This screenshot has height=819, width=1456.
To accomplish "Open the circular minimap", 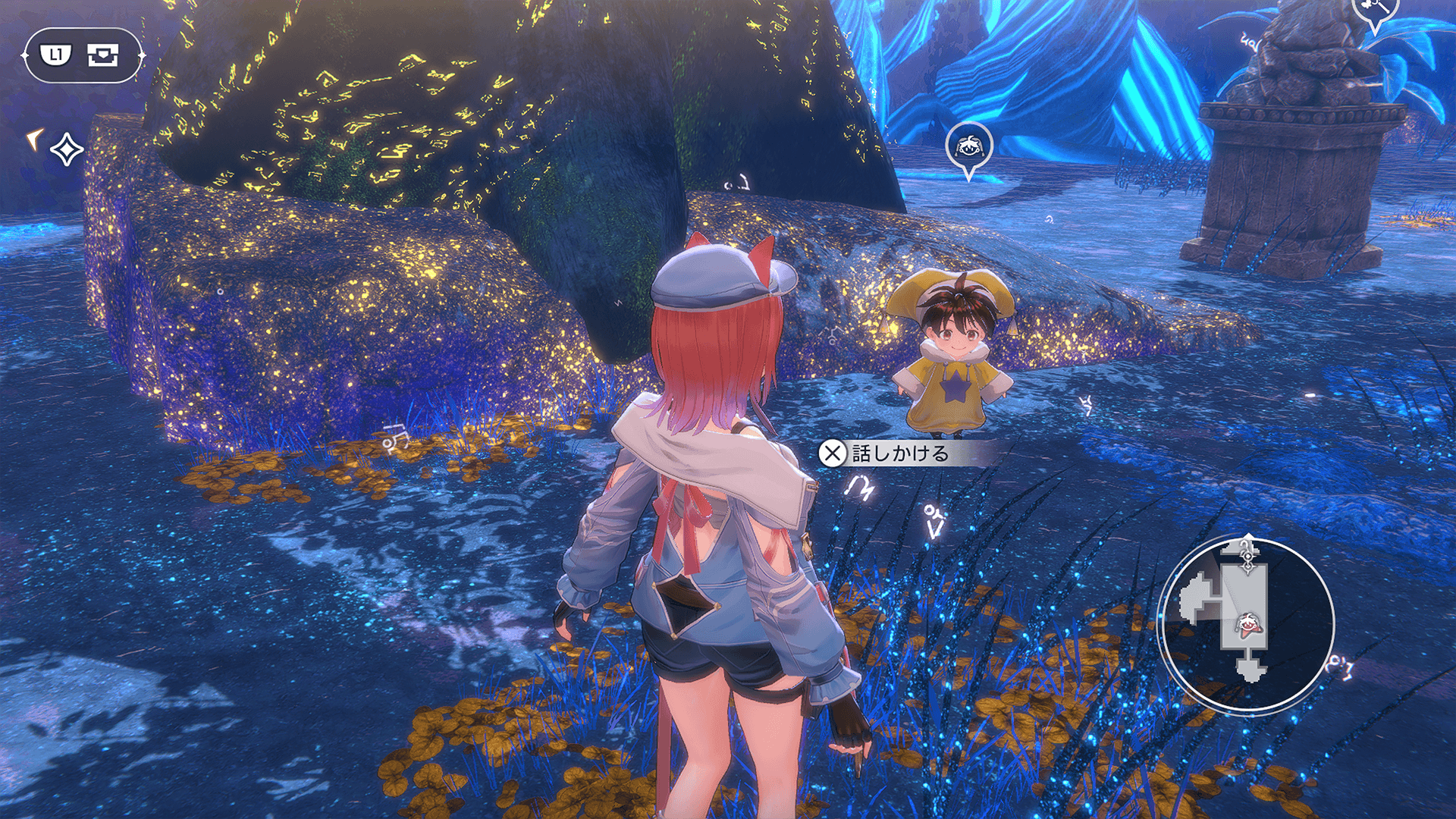I will click(1247, 625).
